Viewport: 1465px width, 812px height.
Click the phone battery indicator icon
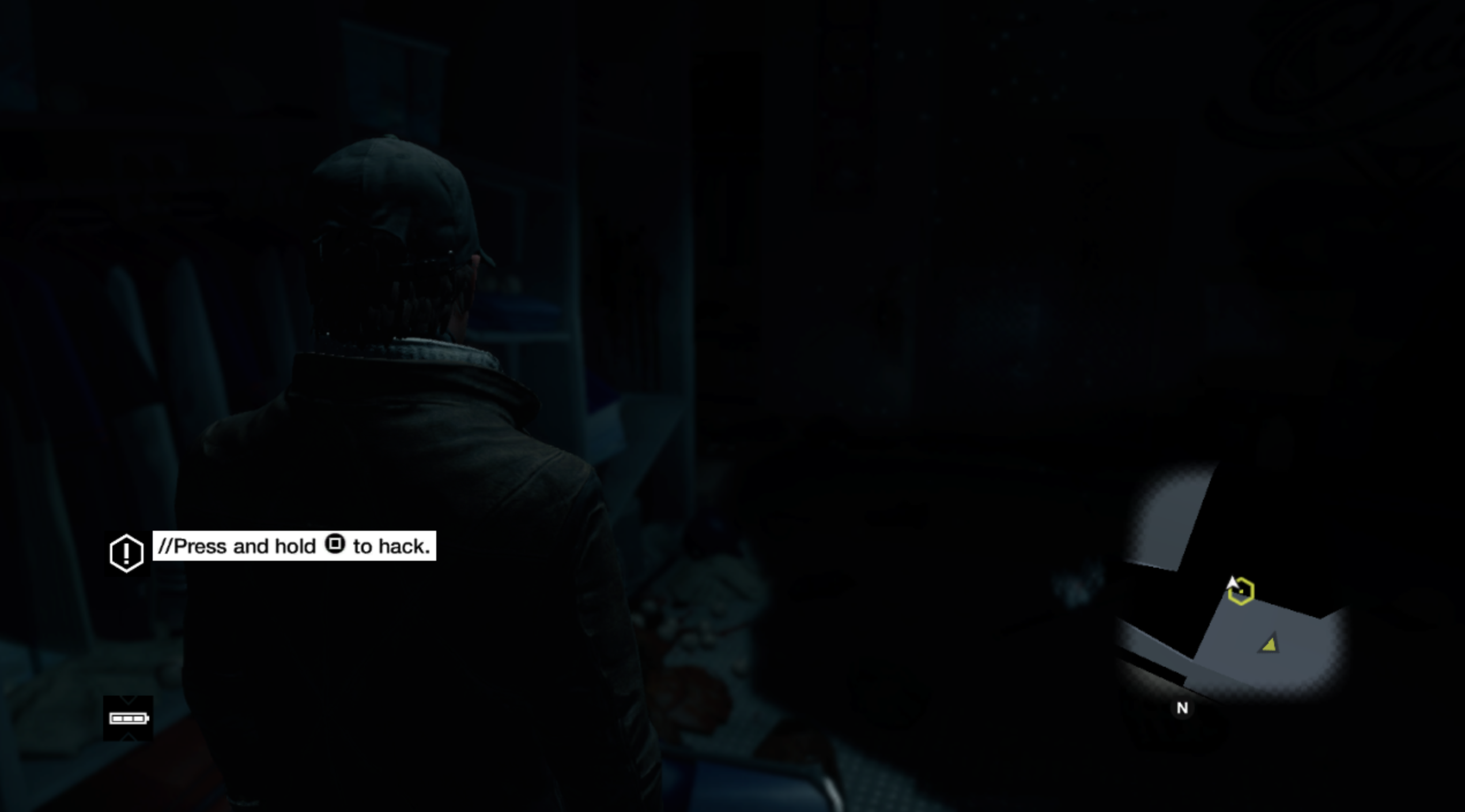coord(128,718)
